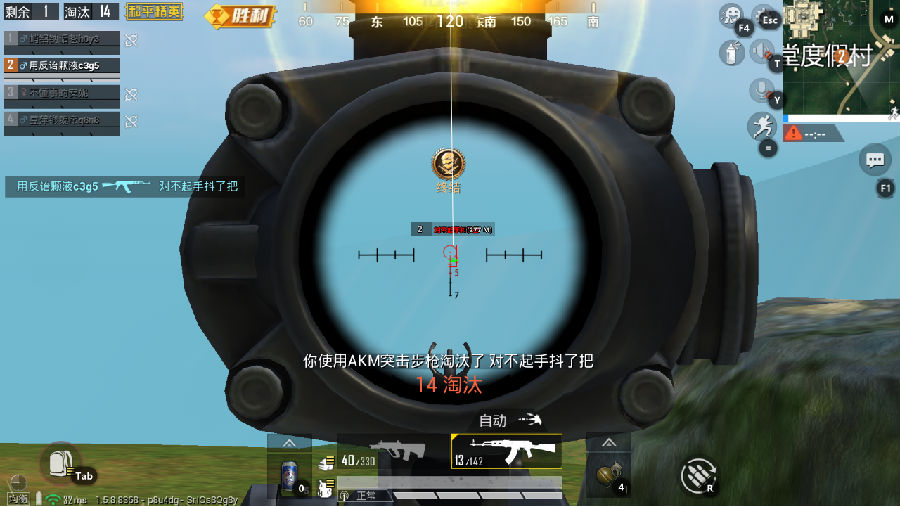Open the emote smiley menu
The height and width of the screenshot is (506, 900).
(x=732, y=14)
